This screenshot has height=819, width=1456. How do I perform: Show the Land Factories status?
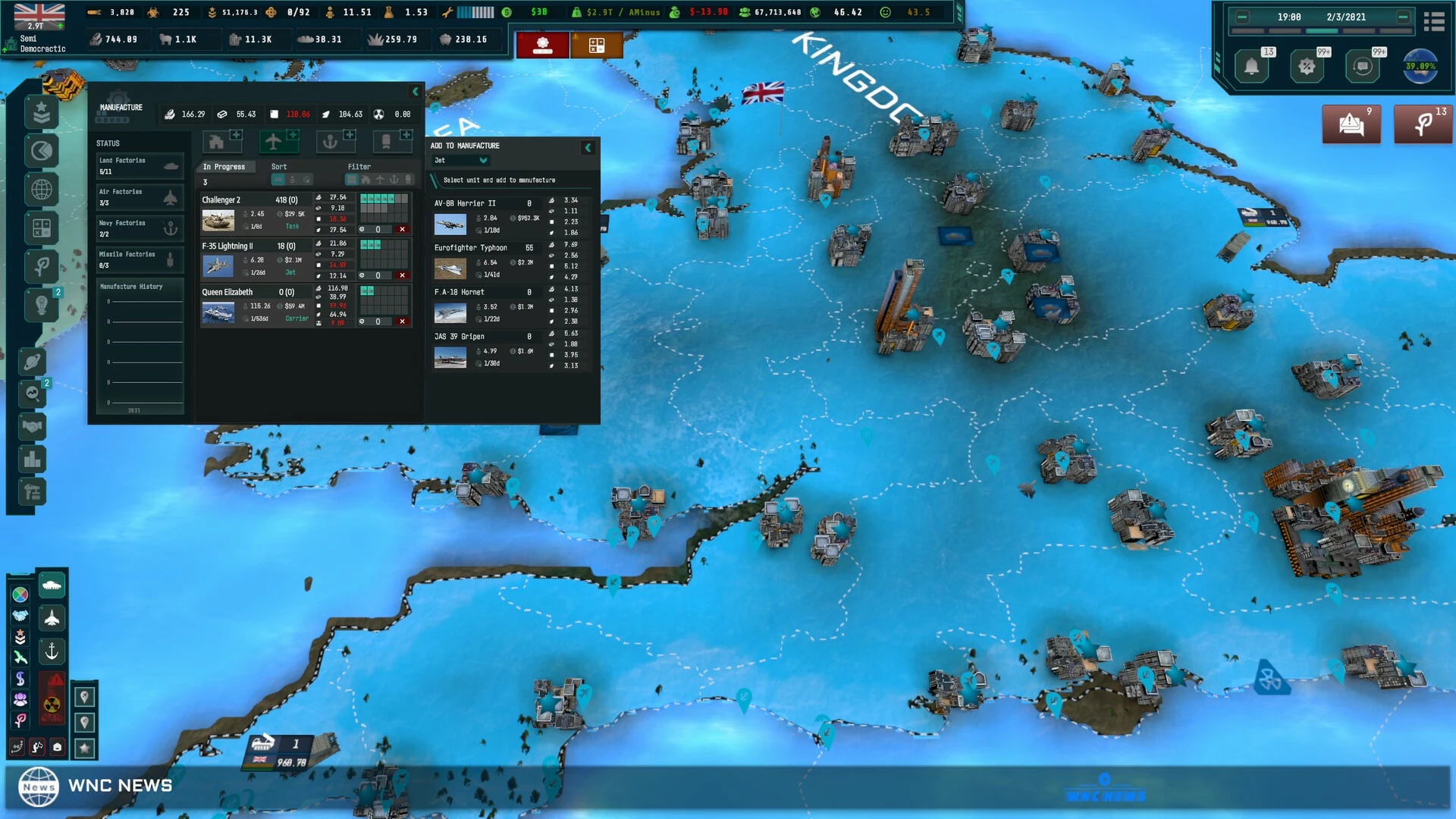[139, 165]
